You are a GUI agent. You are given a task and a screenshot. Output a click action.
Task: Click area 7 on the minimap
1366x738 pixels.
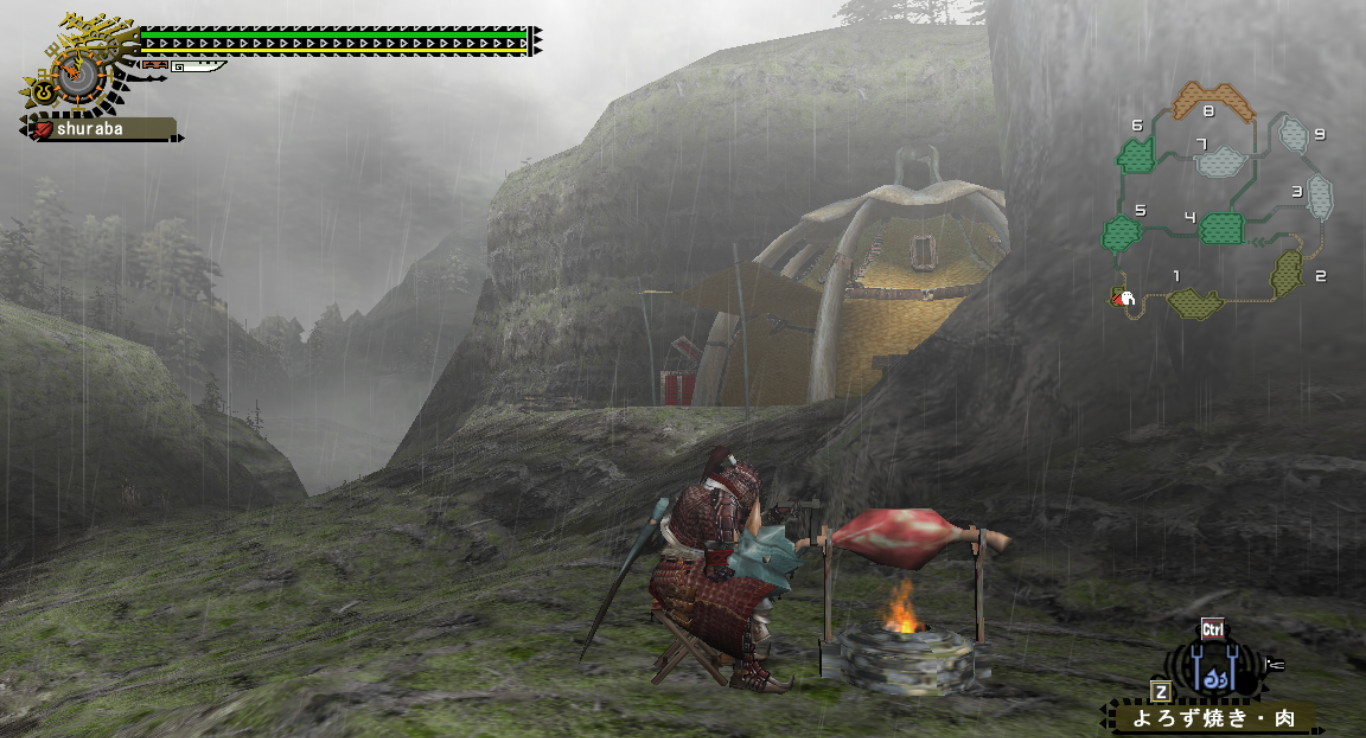[1220, 160]
